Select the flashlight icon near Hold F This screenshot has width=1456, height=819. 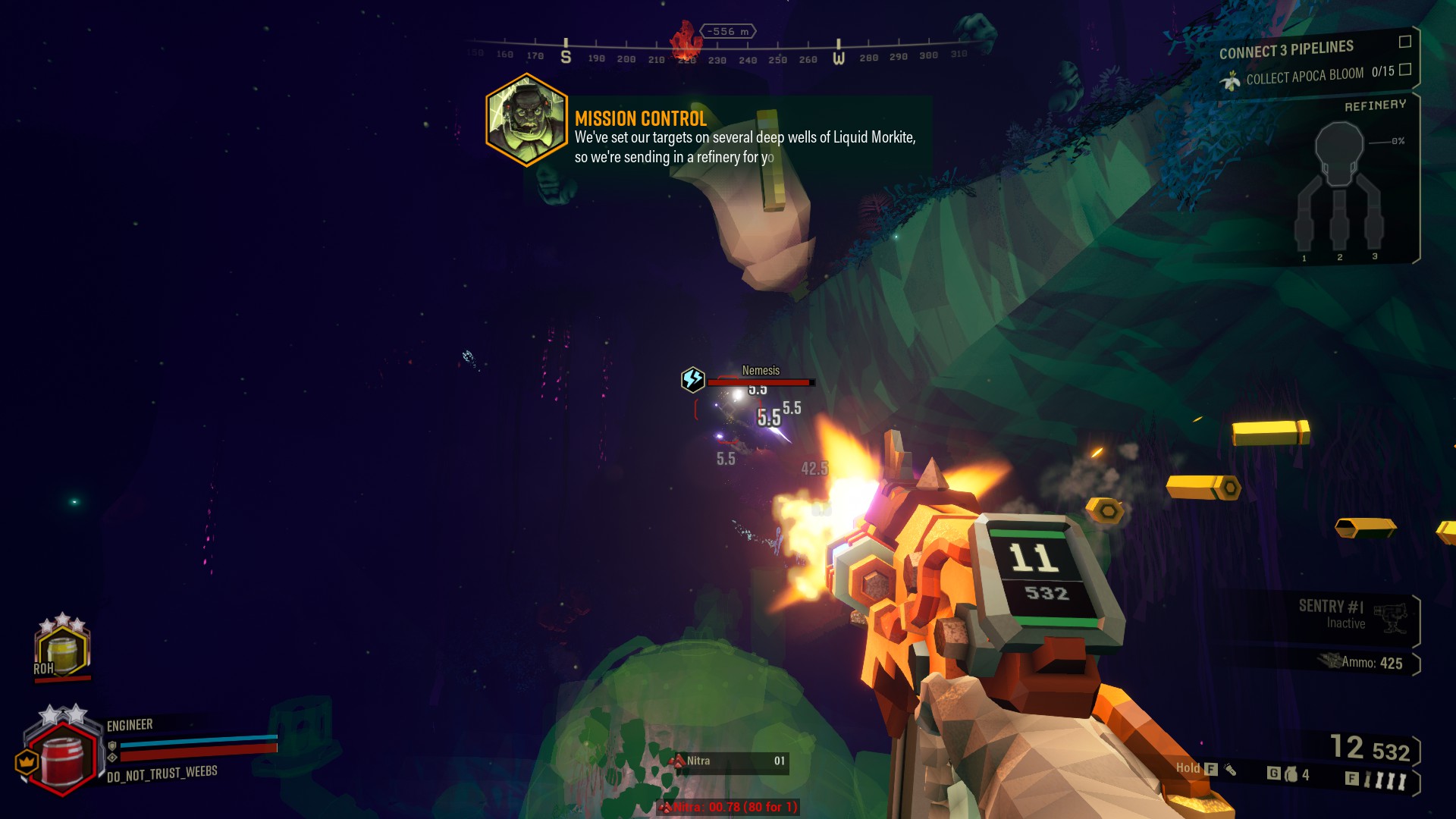[1230, 768]
